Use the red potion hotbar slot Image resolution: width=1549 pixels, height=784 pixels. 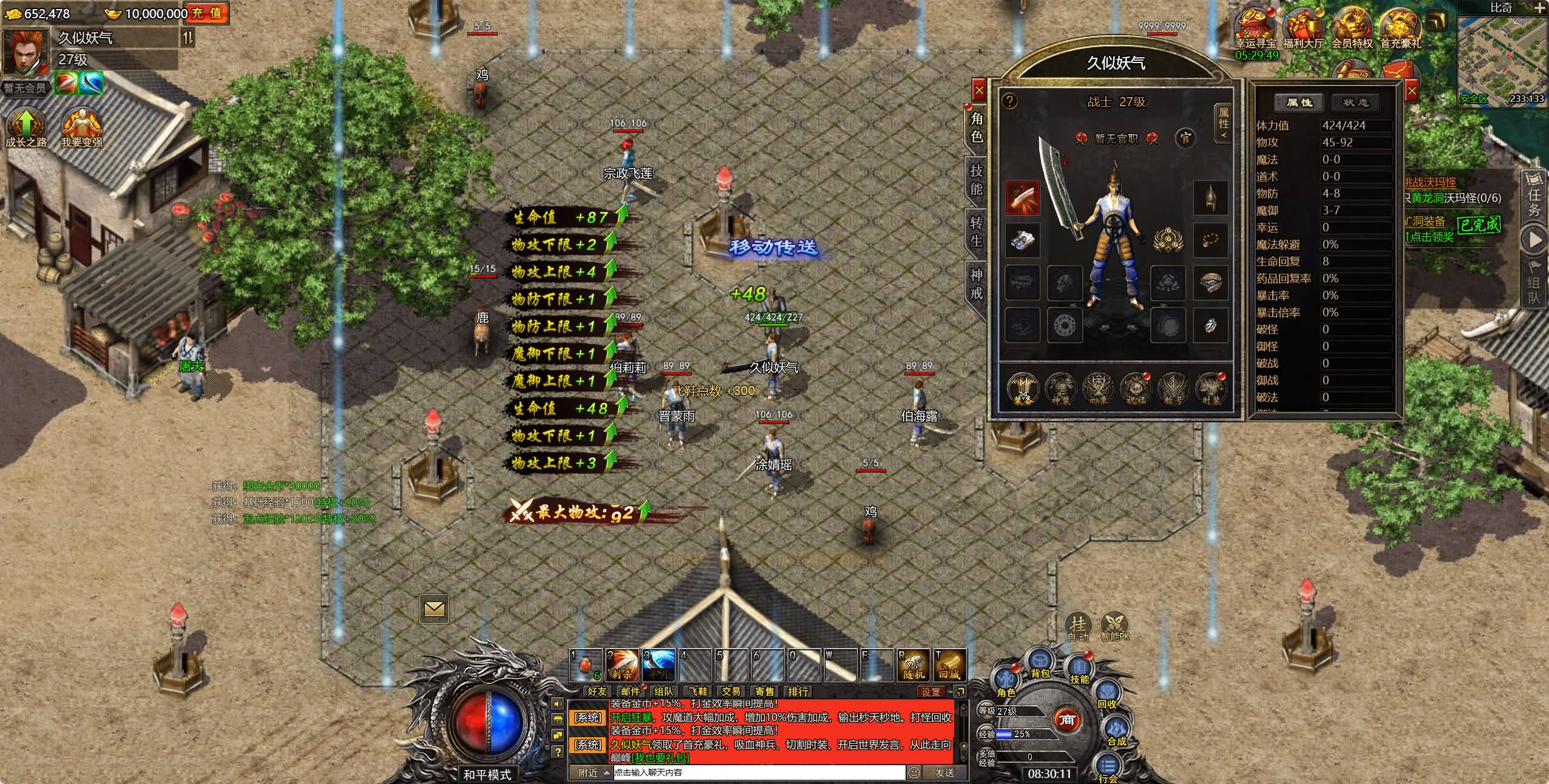[x=586, y=665]
